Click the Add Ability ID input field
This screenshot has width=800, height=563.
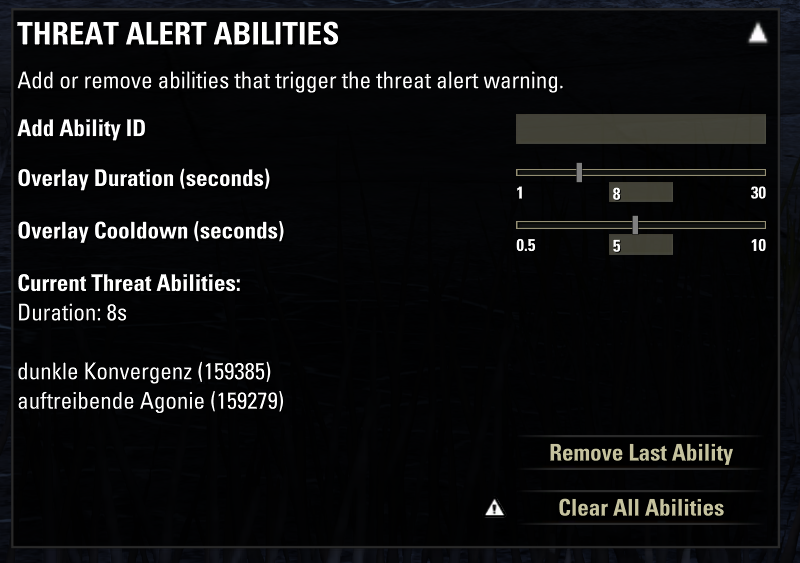coord(640,129)
